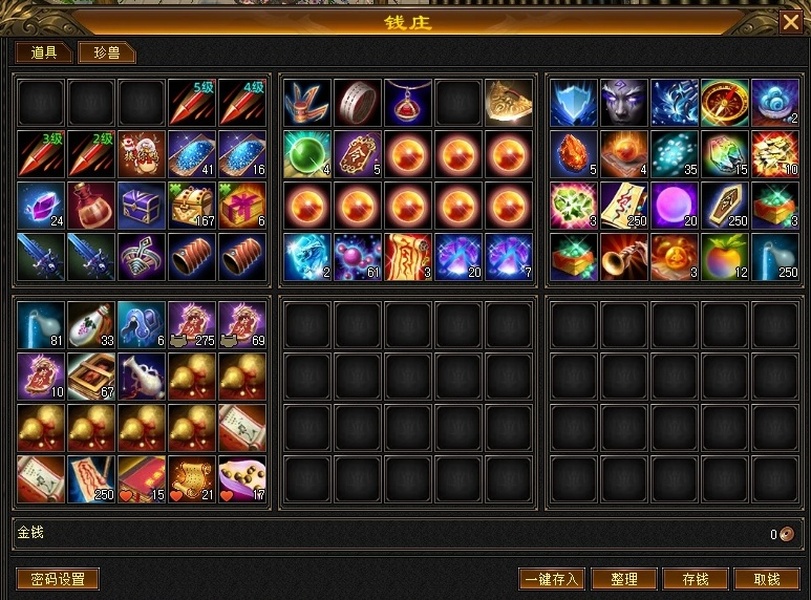
Task: Choose the silver ring item
Action: tap(358, 103)
